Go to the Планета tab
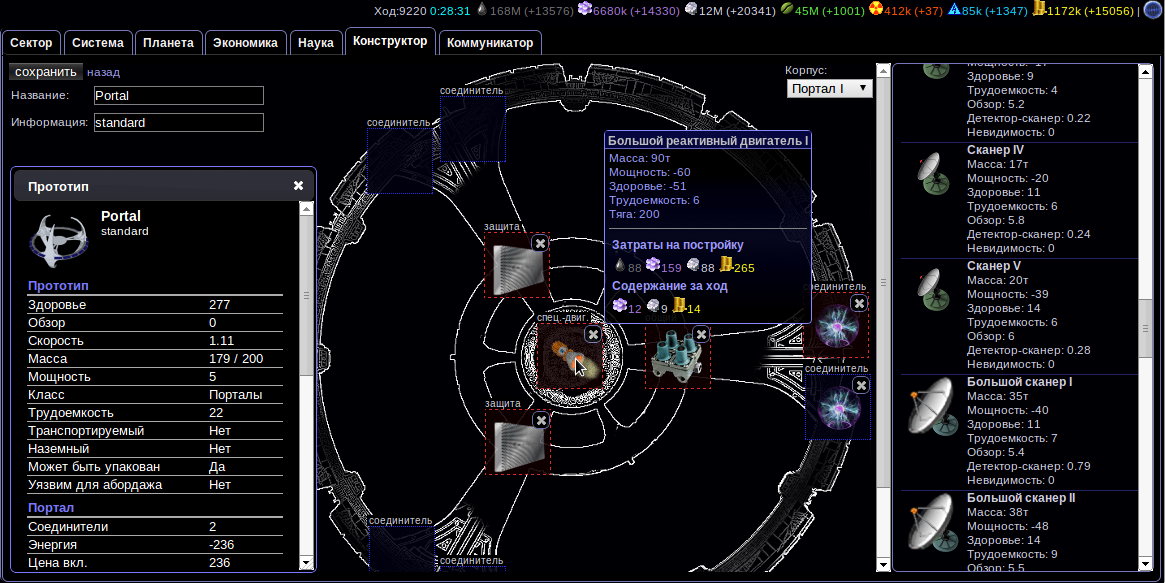 click(x=168, y=43)
